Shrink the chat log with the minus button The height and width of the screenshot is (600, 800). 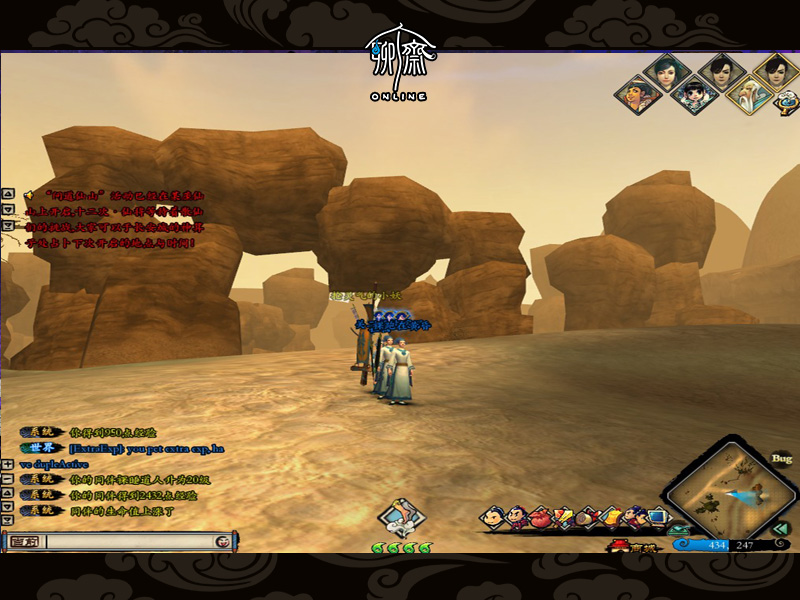click(x=8, y=480)
